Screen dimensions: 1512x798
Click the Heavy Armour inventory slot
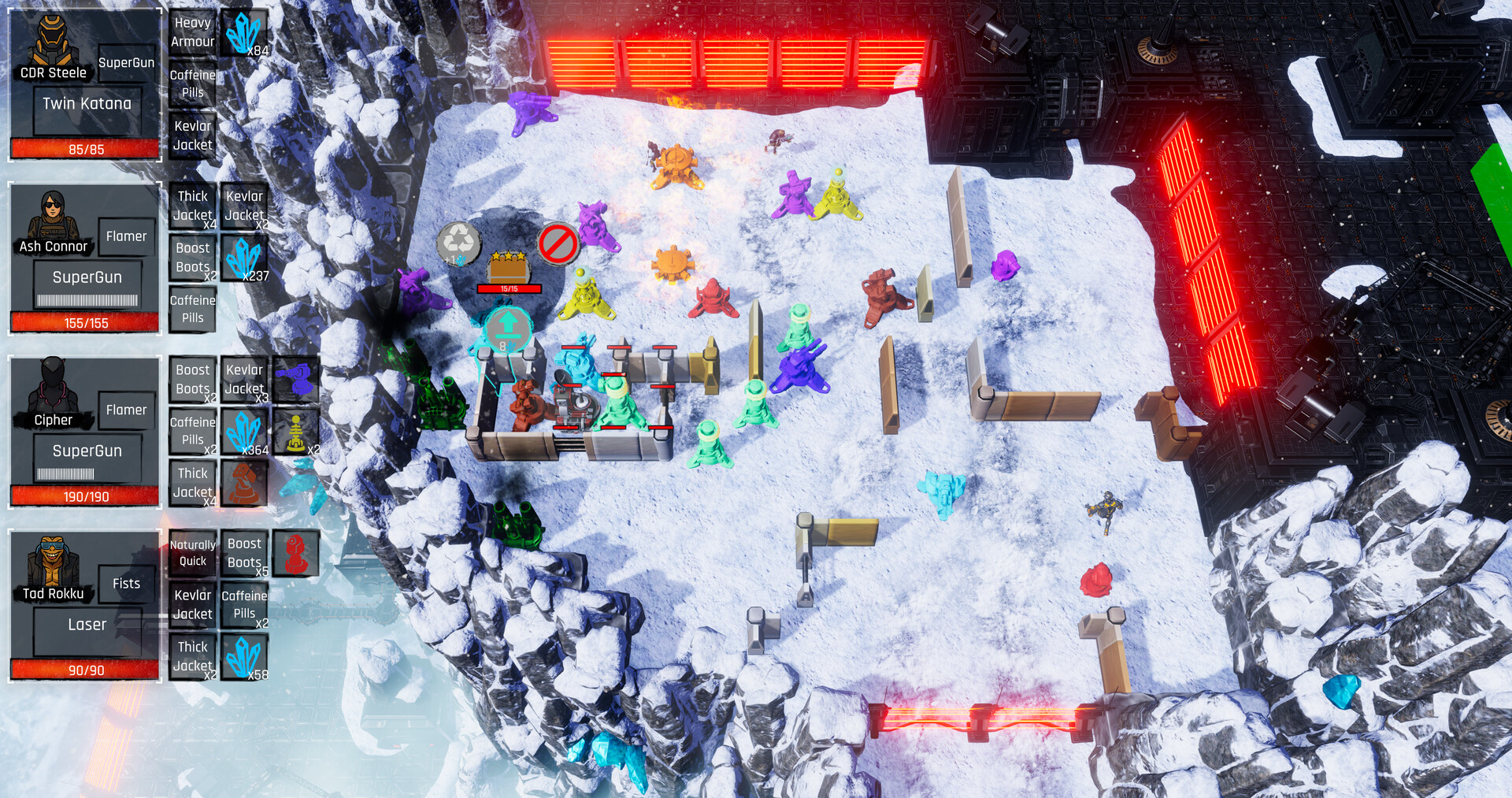pos(192,30)
